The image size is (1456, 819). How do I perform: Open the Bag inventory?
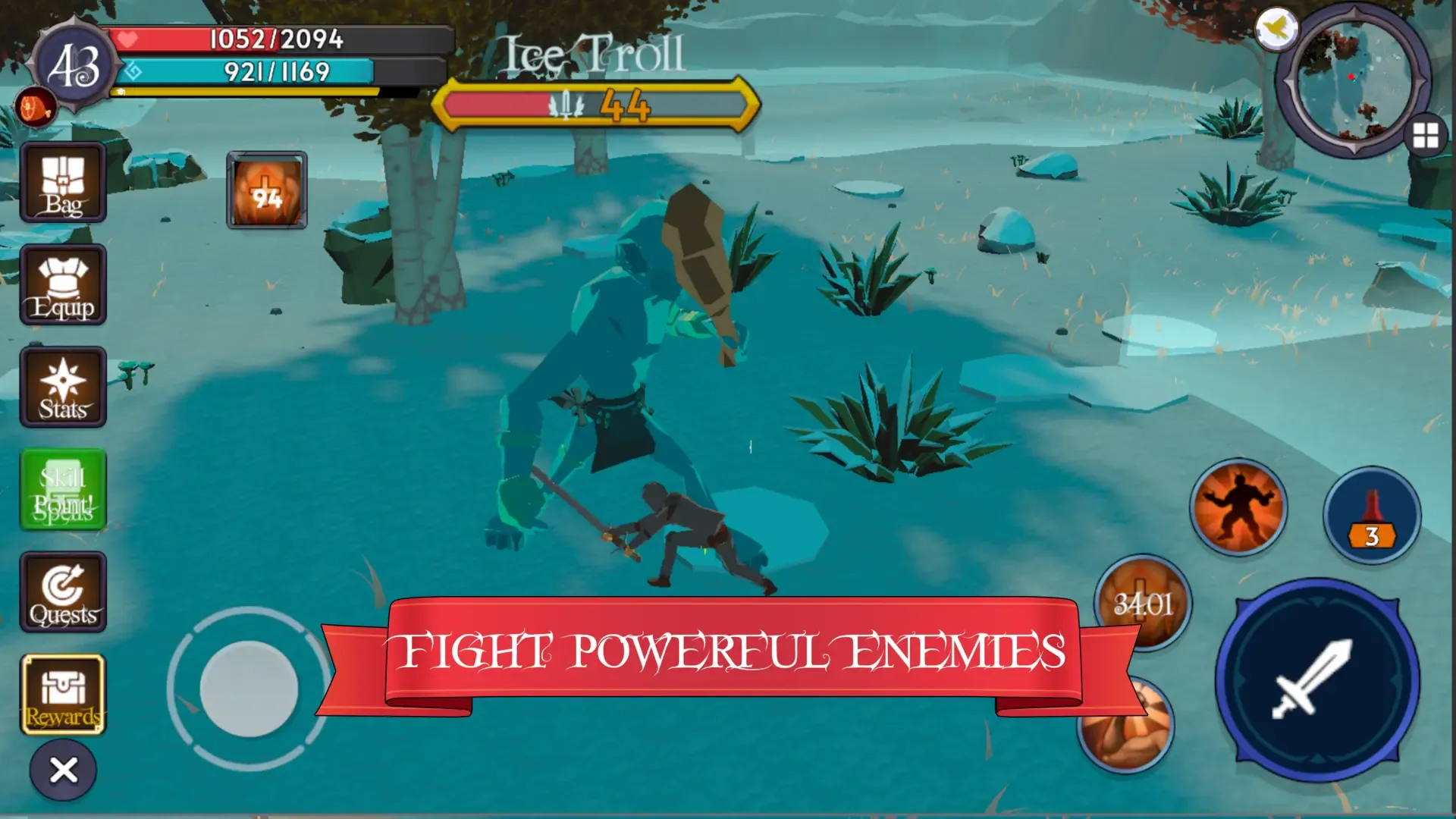click(64, 182)
